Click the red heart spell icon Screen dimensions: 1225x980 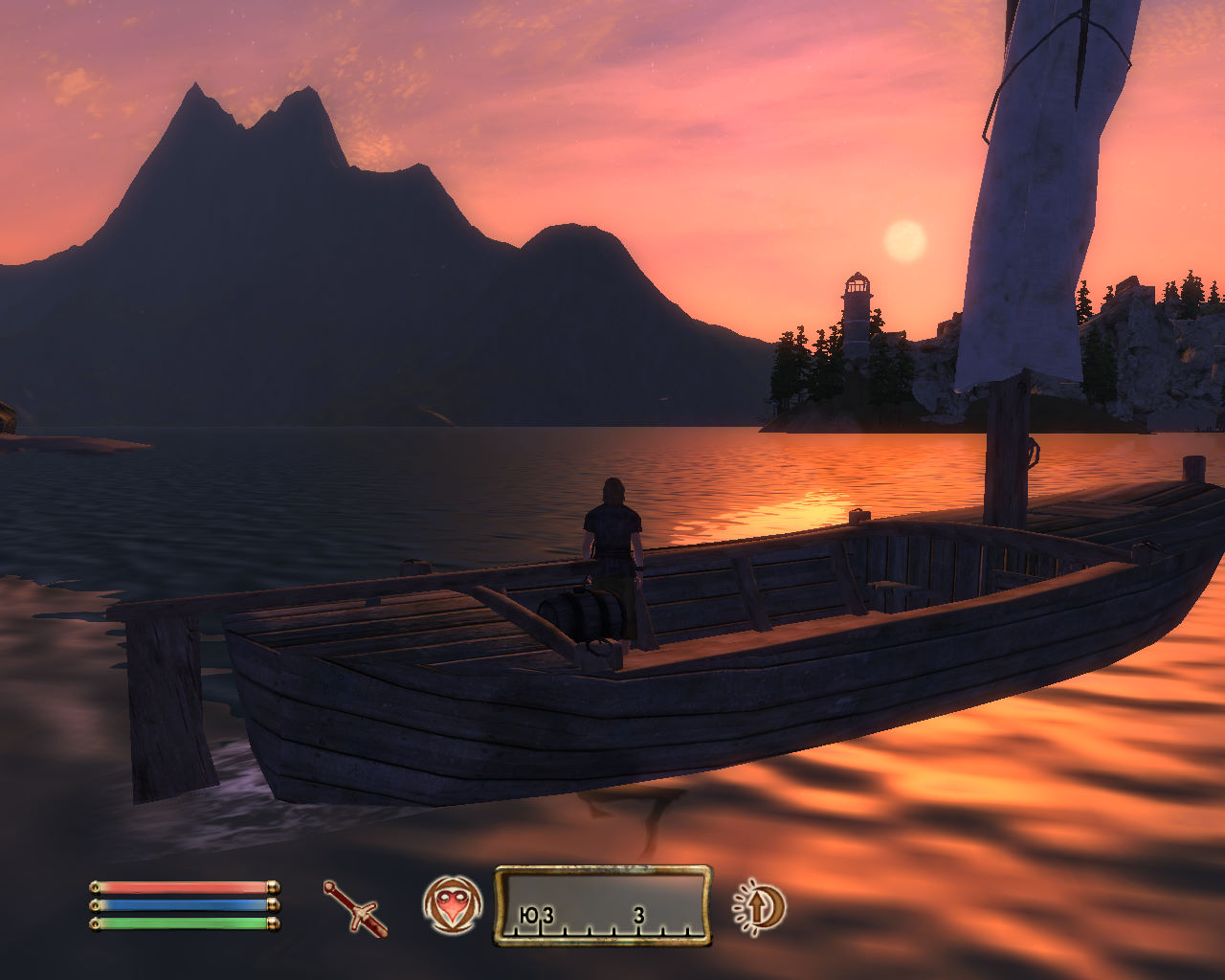pos(452,905)
